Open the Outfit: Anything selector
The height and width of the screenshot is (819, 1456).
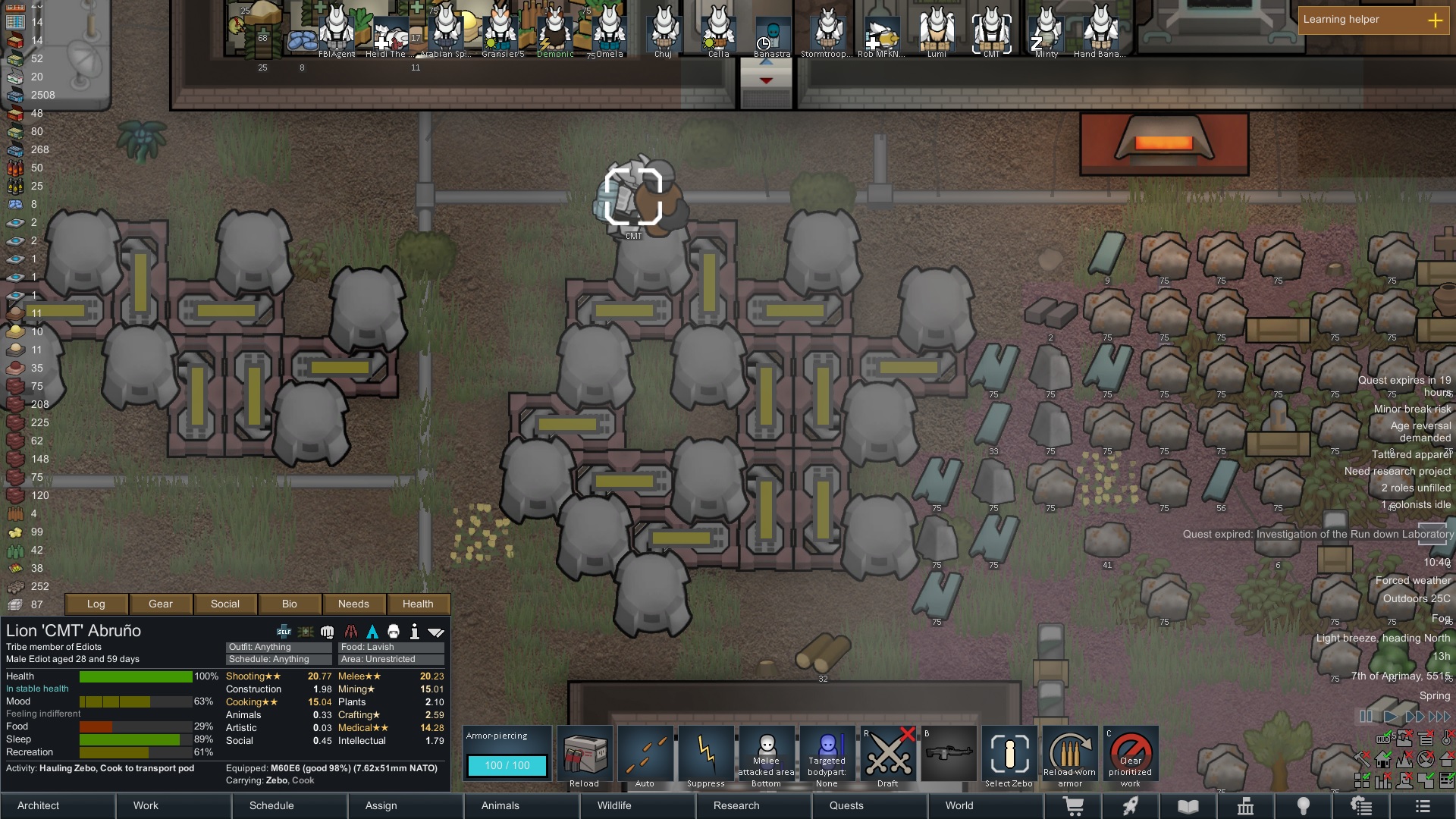pyautogui.click(x=278, y=647)
